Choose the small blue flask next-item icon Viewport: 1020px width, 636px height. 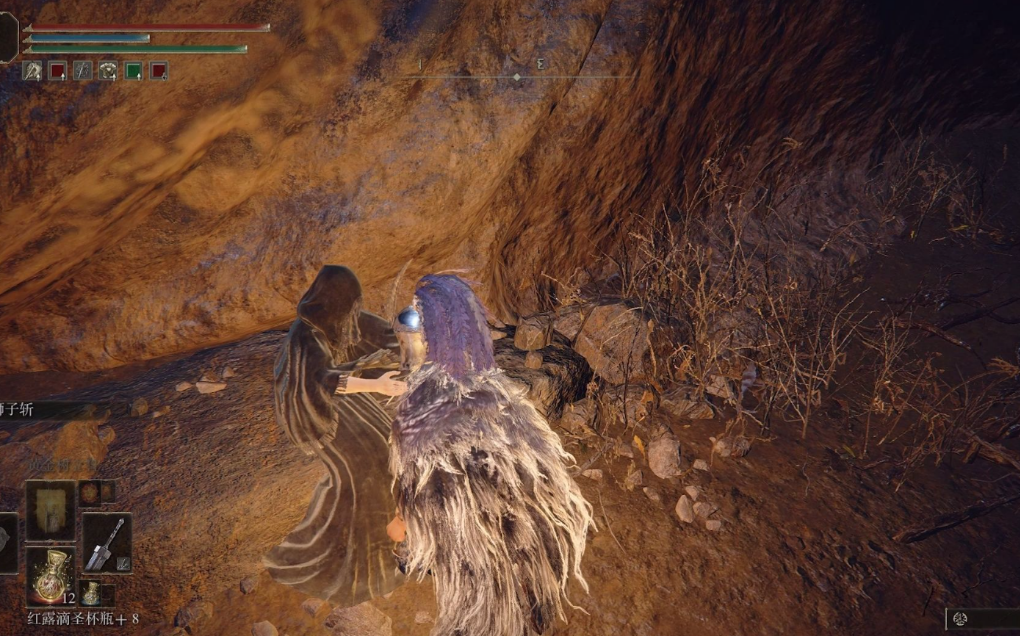[90, 592]
